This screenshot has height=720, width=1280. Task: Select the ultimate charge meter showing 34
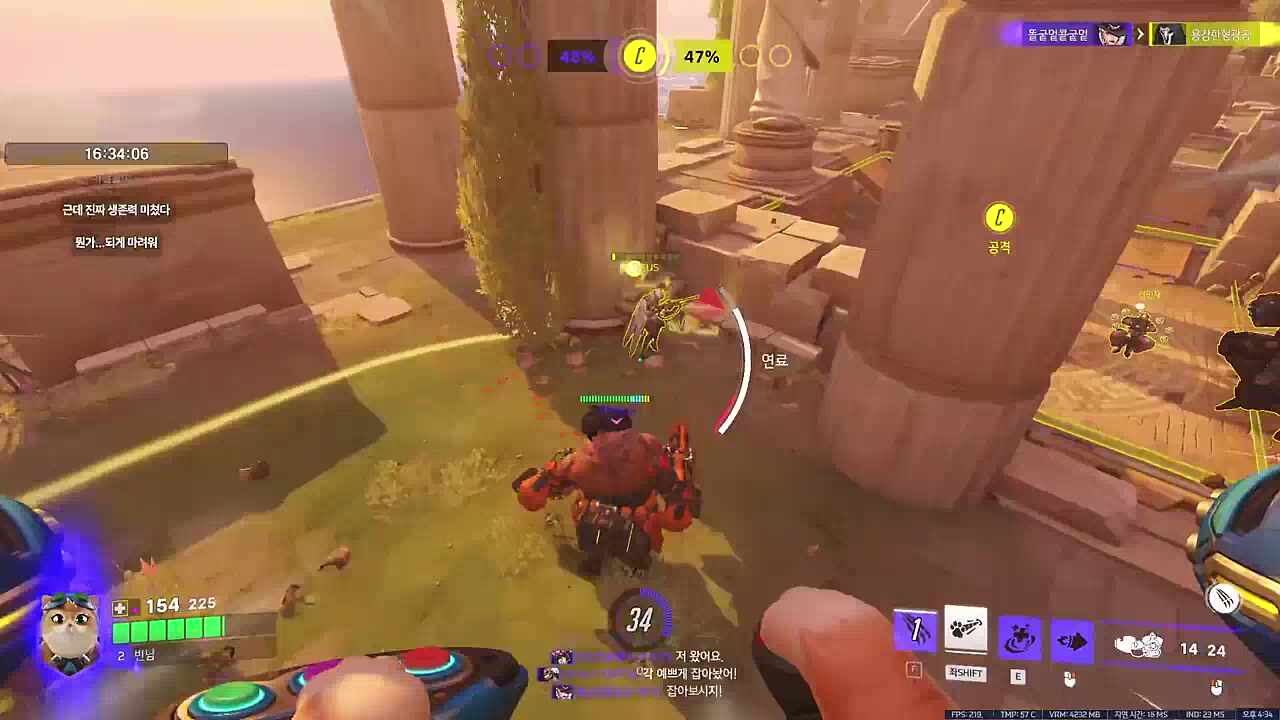coord(640,620)
